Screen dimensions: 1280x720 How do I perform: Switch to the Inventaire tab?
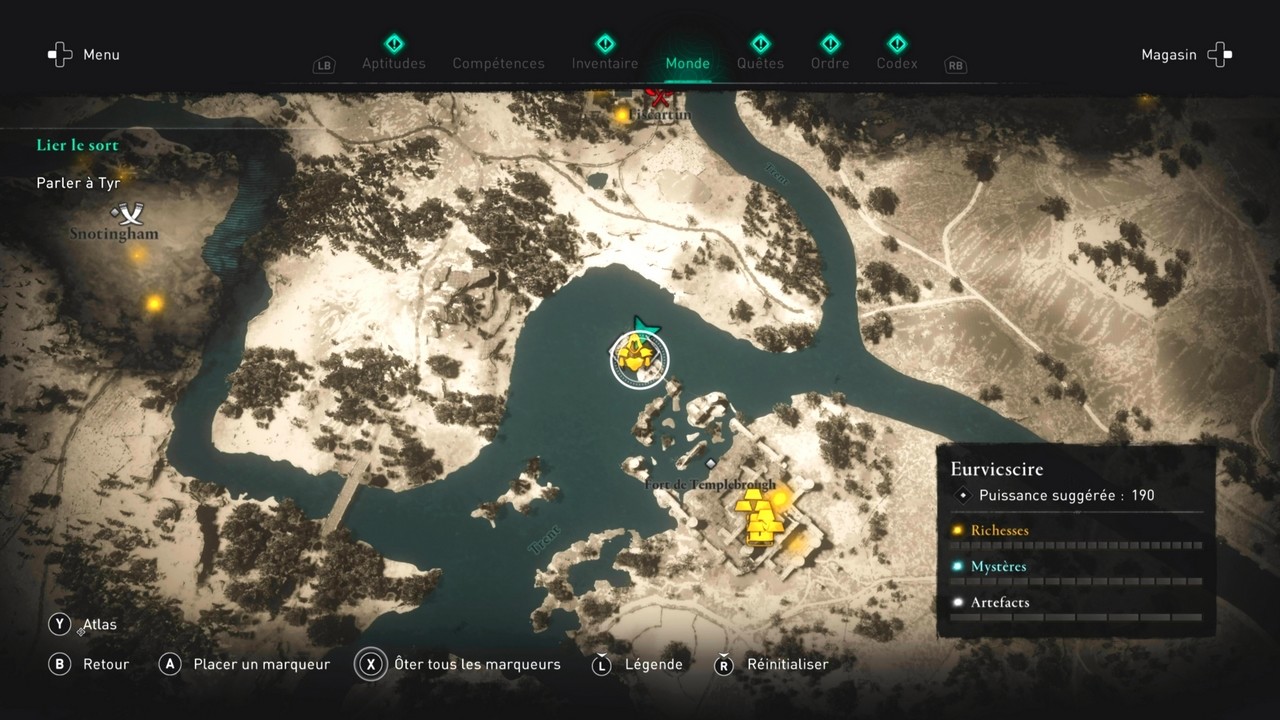point(604,62)
